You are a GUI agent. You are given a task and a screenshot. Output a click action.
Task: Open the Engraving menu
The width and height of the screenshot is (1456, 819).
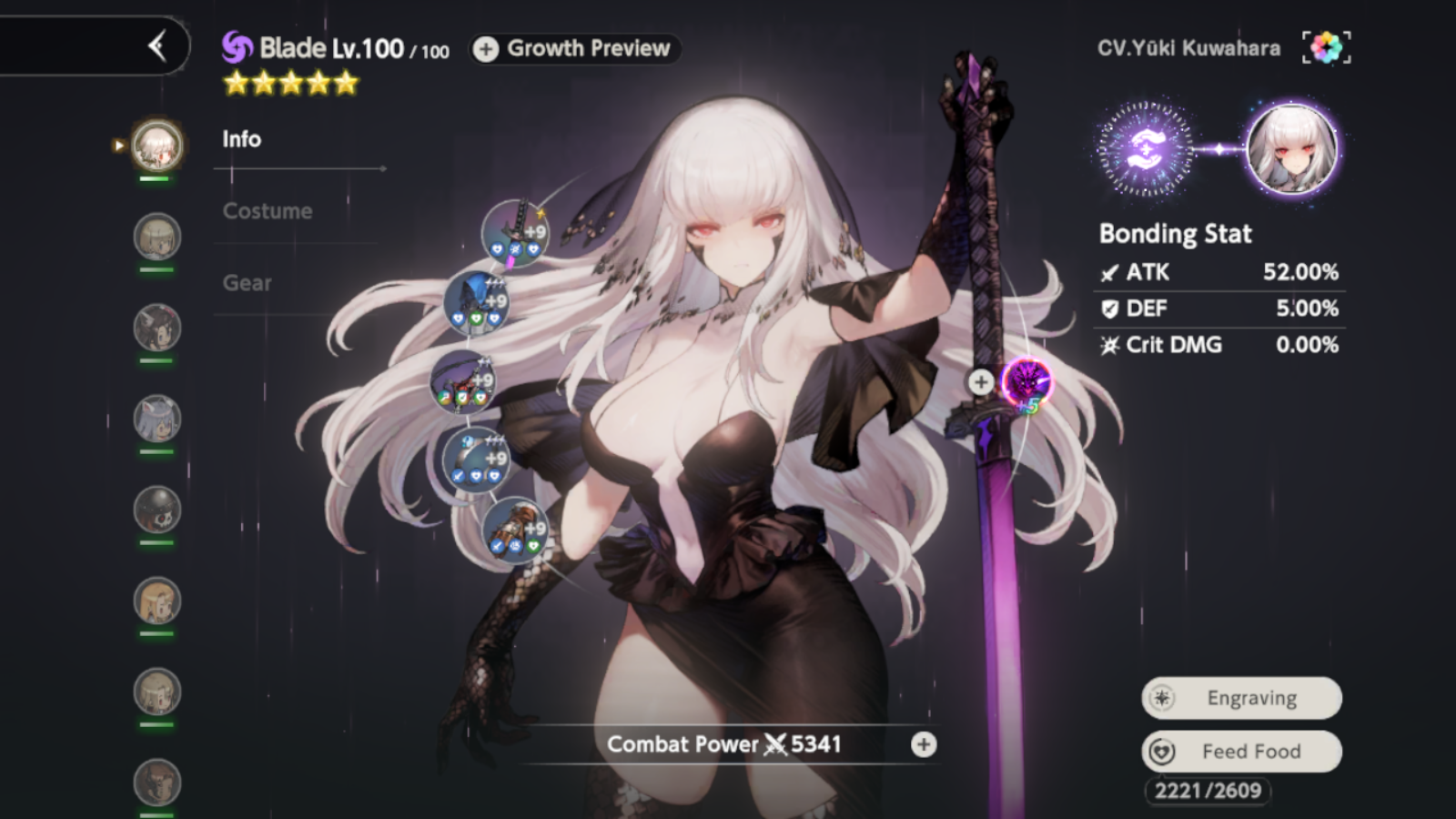[x=1241, y=698]
